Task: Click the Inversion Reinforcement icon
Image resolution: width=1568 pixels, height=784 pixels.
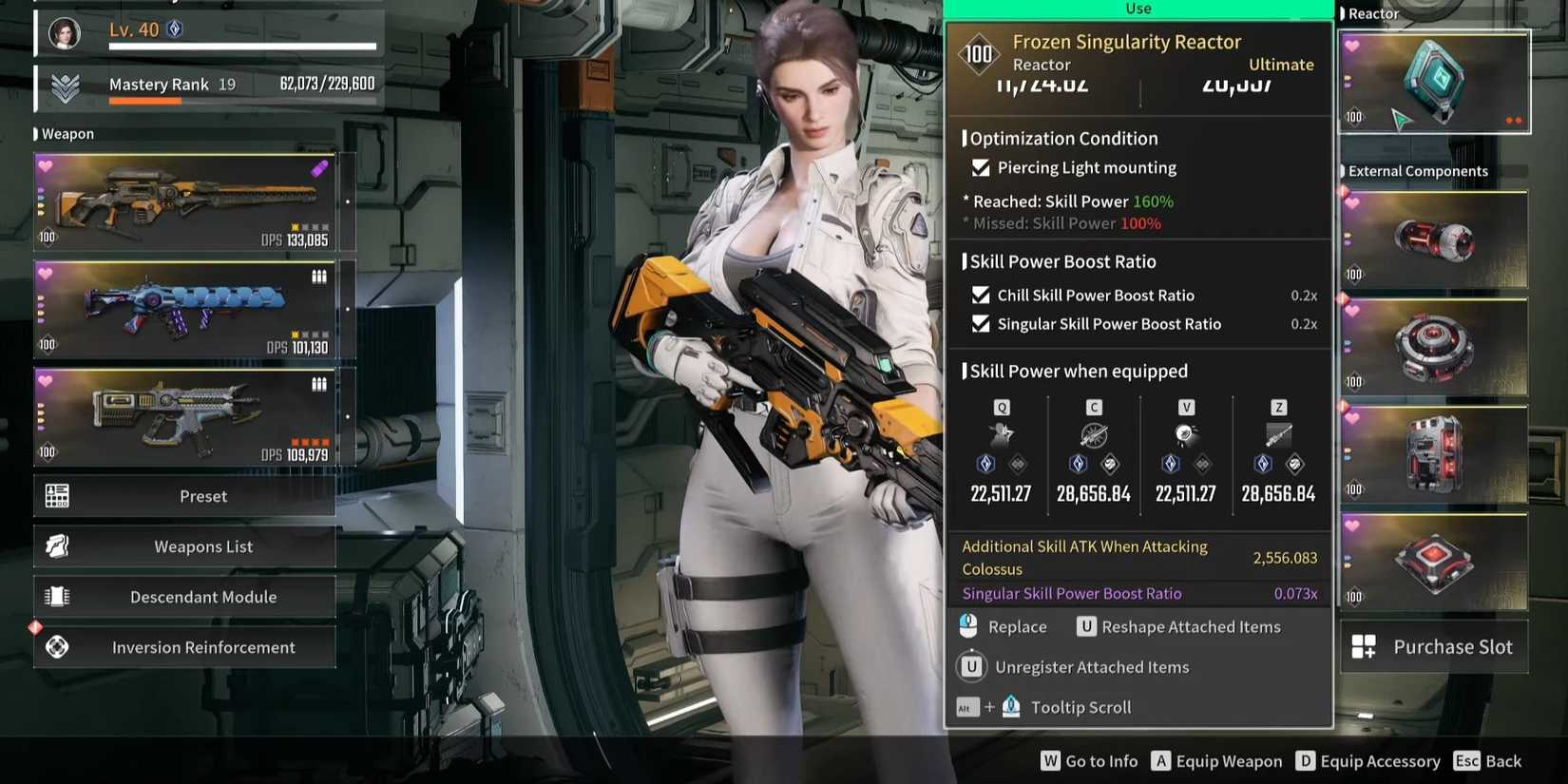Action: pyautogui.click(x=58, y=647)
